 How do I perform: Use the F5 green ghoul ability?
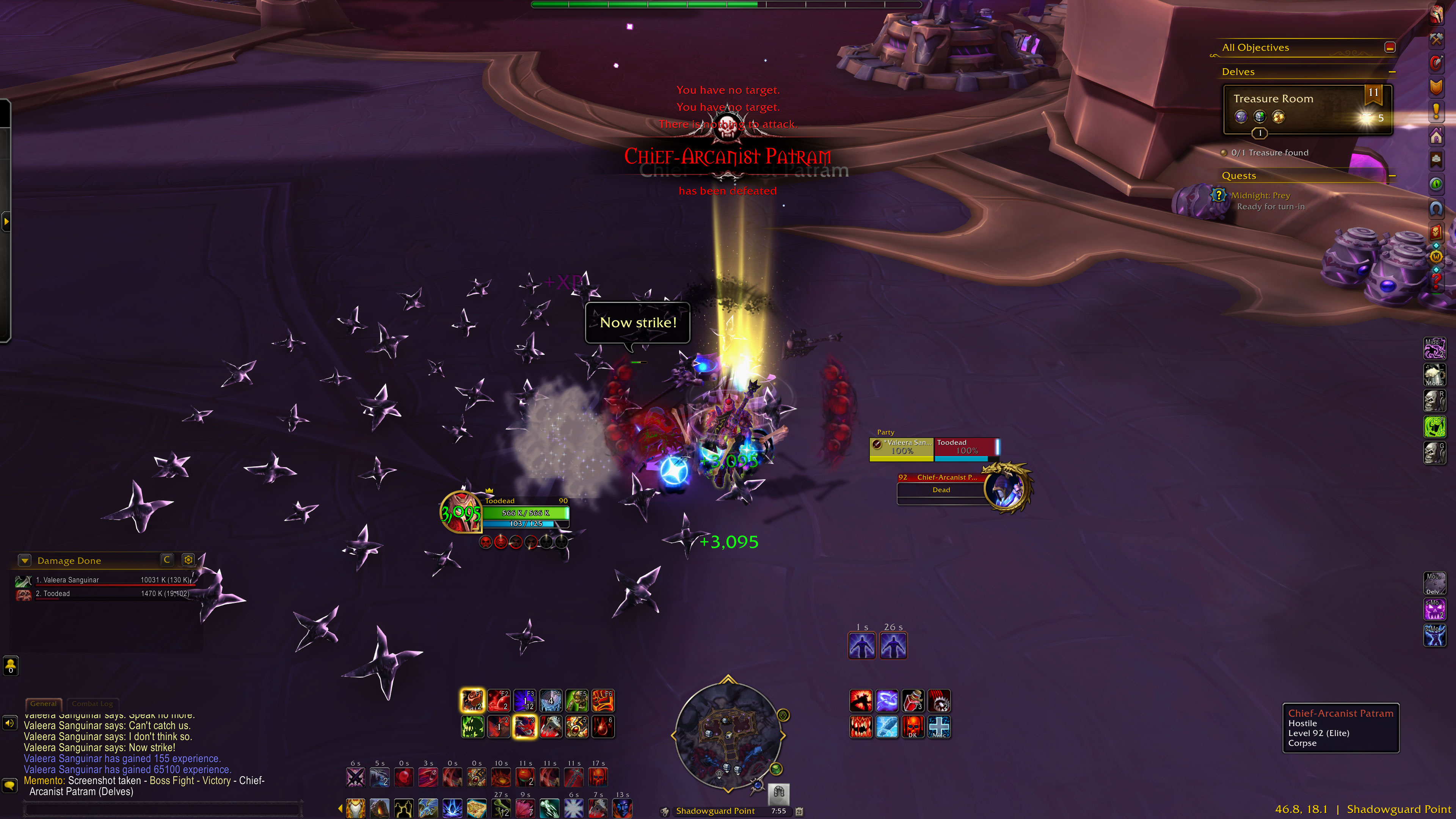pyautogui.click(x=576, y=701)
